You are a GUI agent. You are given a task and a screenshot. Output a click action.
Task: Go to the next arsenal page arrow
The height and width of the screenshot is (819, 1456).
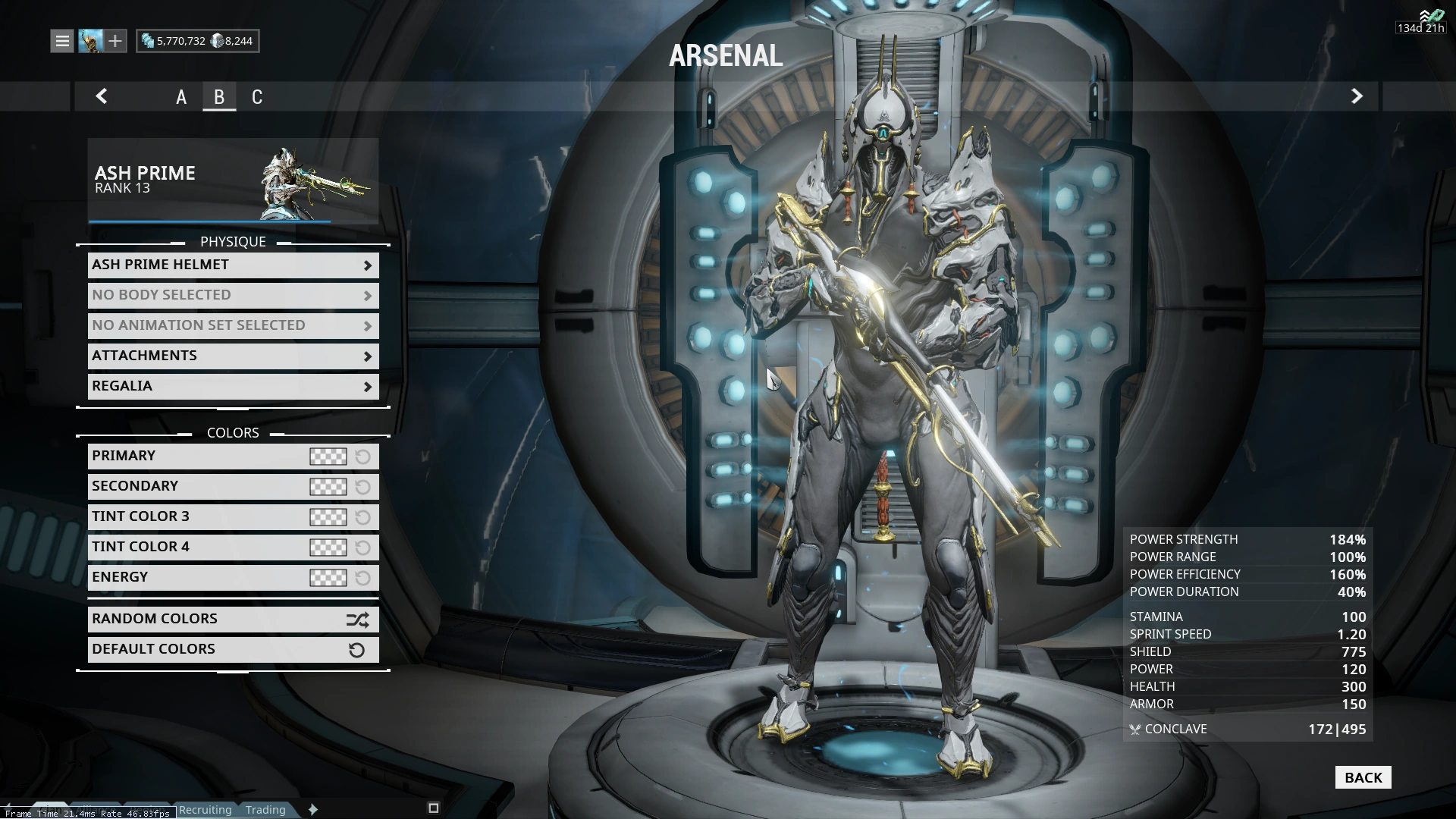tap(1357, 96)
